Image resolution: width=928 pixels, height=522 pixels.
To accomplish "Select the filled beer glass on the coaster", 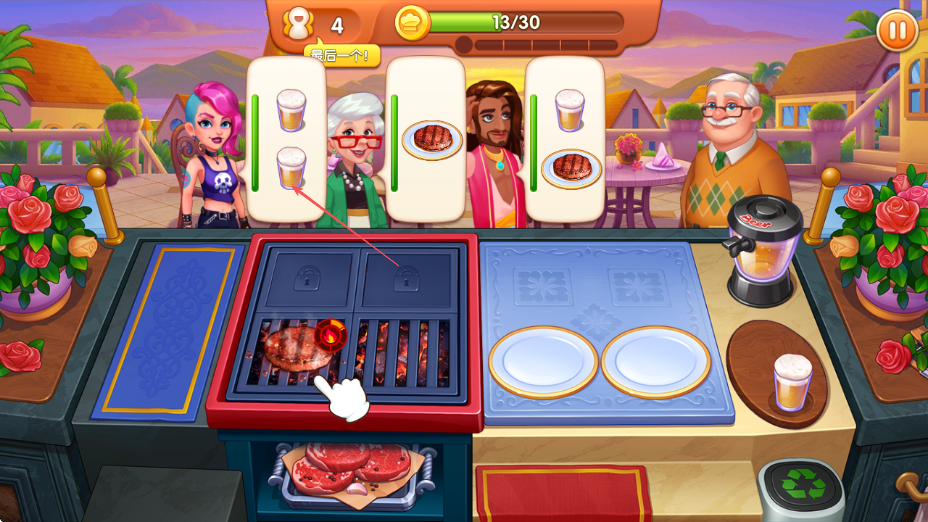I will 792,381.
